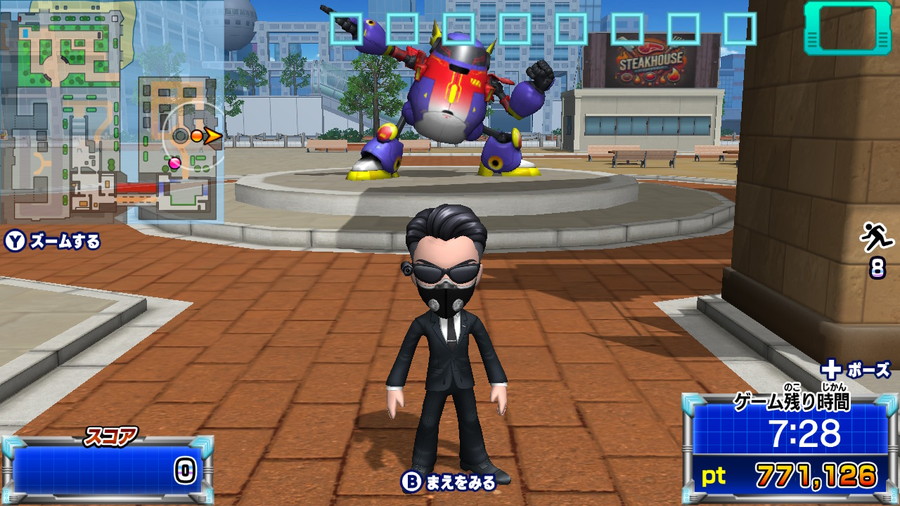Click the running figure icon
This screenshot has height=506, width=900.
click(876, 238)
